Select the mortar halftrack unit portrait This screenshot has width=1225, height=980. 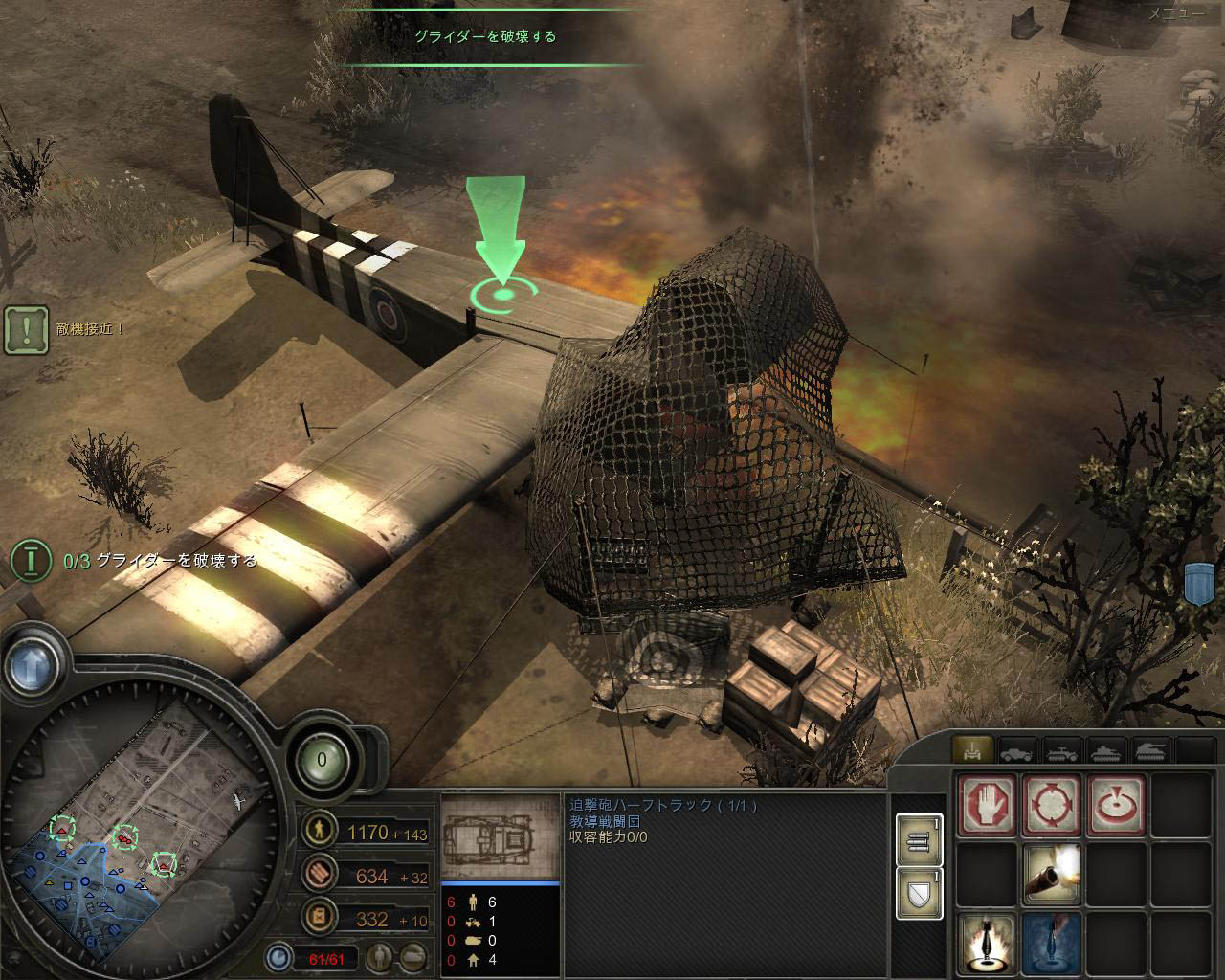[x=500, y=836]
